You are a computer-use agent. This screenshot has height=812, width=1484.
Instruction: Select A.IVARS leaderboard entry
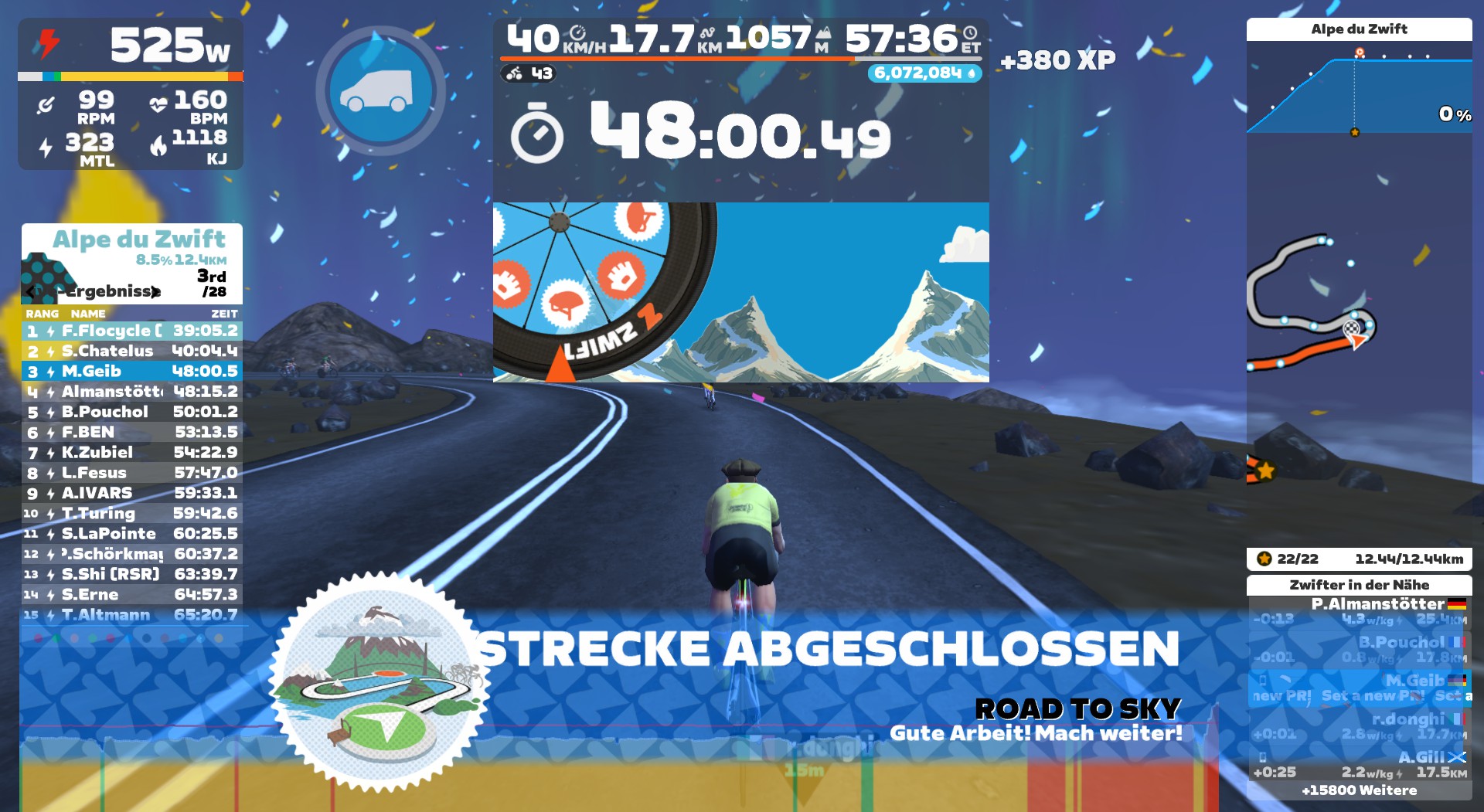coord(131,493)
